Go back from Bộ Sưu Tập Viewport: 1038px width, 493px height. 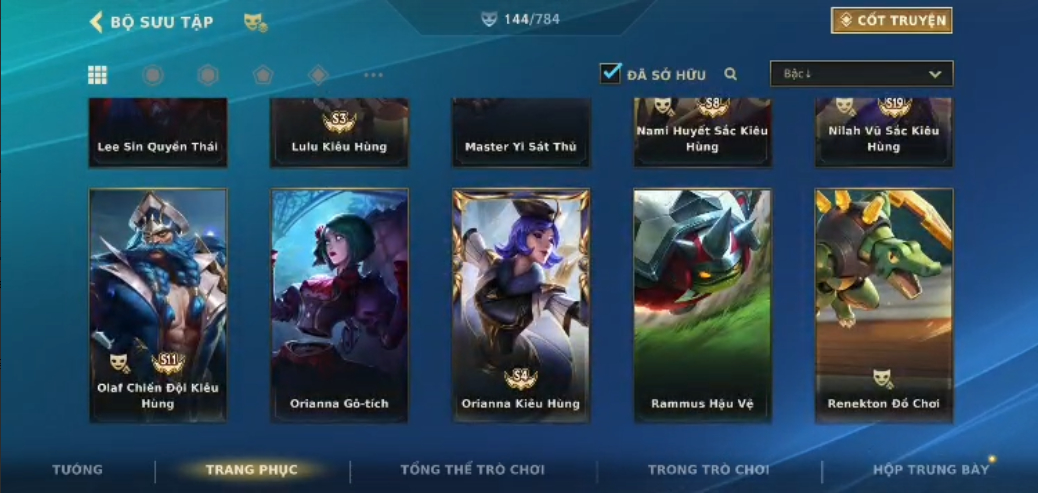pyautogui.click(x=97, y=22)
